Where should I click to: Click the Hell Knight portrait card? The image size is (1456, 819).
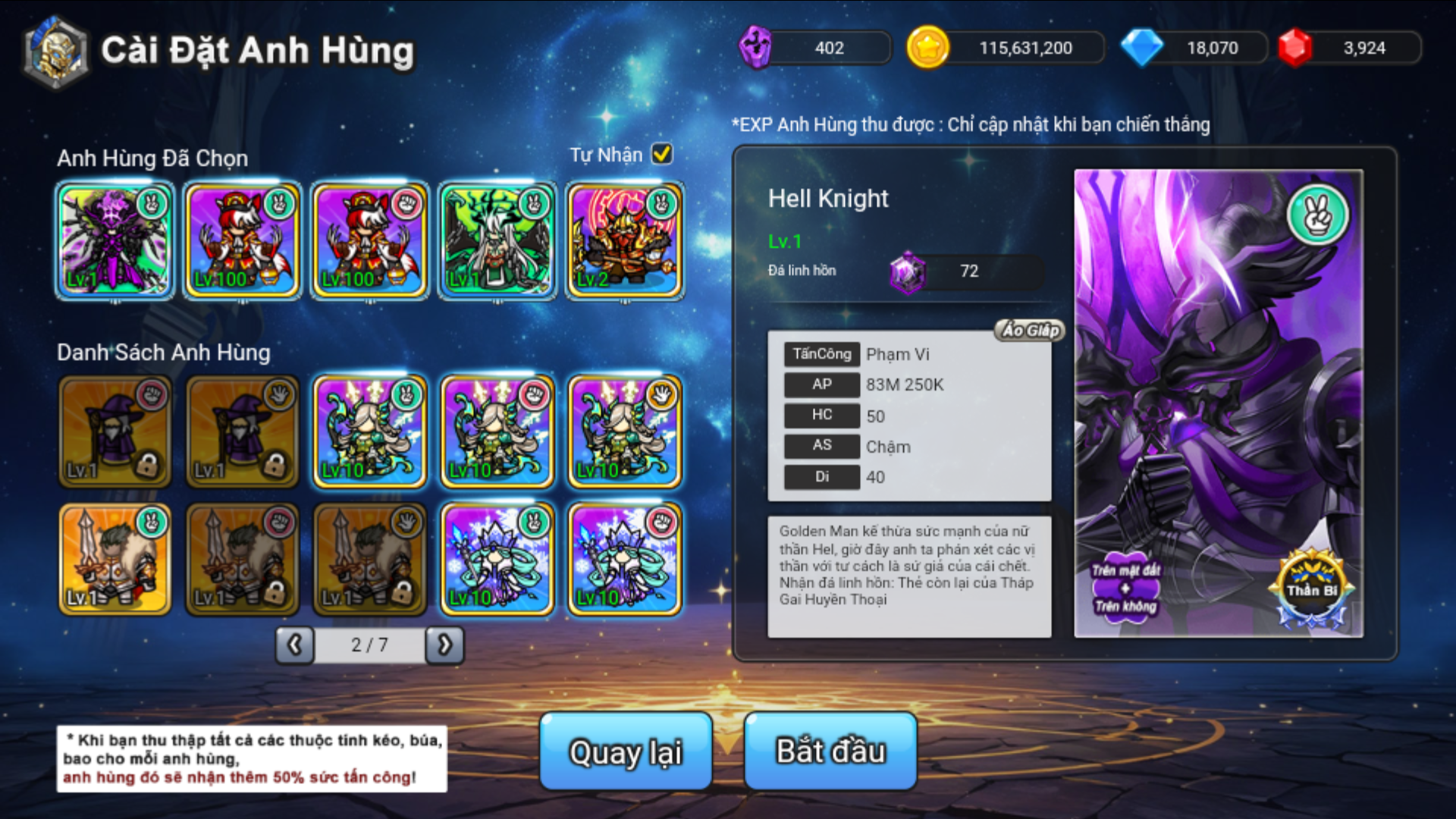click(1218, 403)
